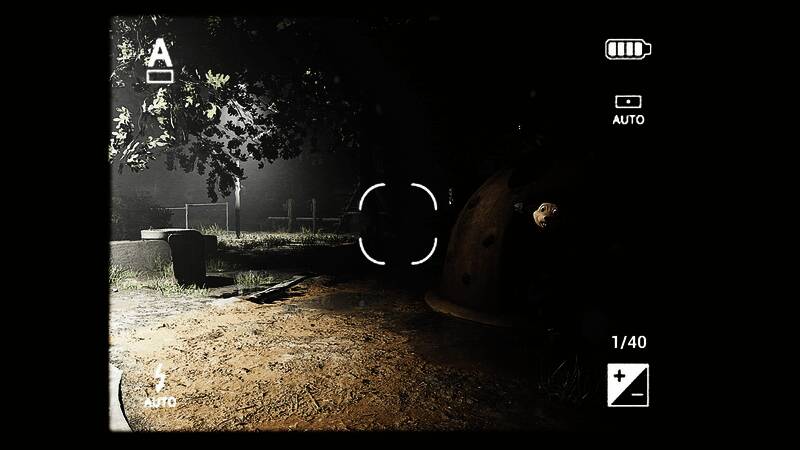Toggle the AUTO metering mode icon
This screenshot has height=450, width=800.
click(628, 108)
